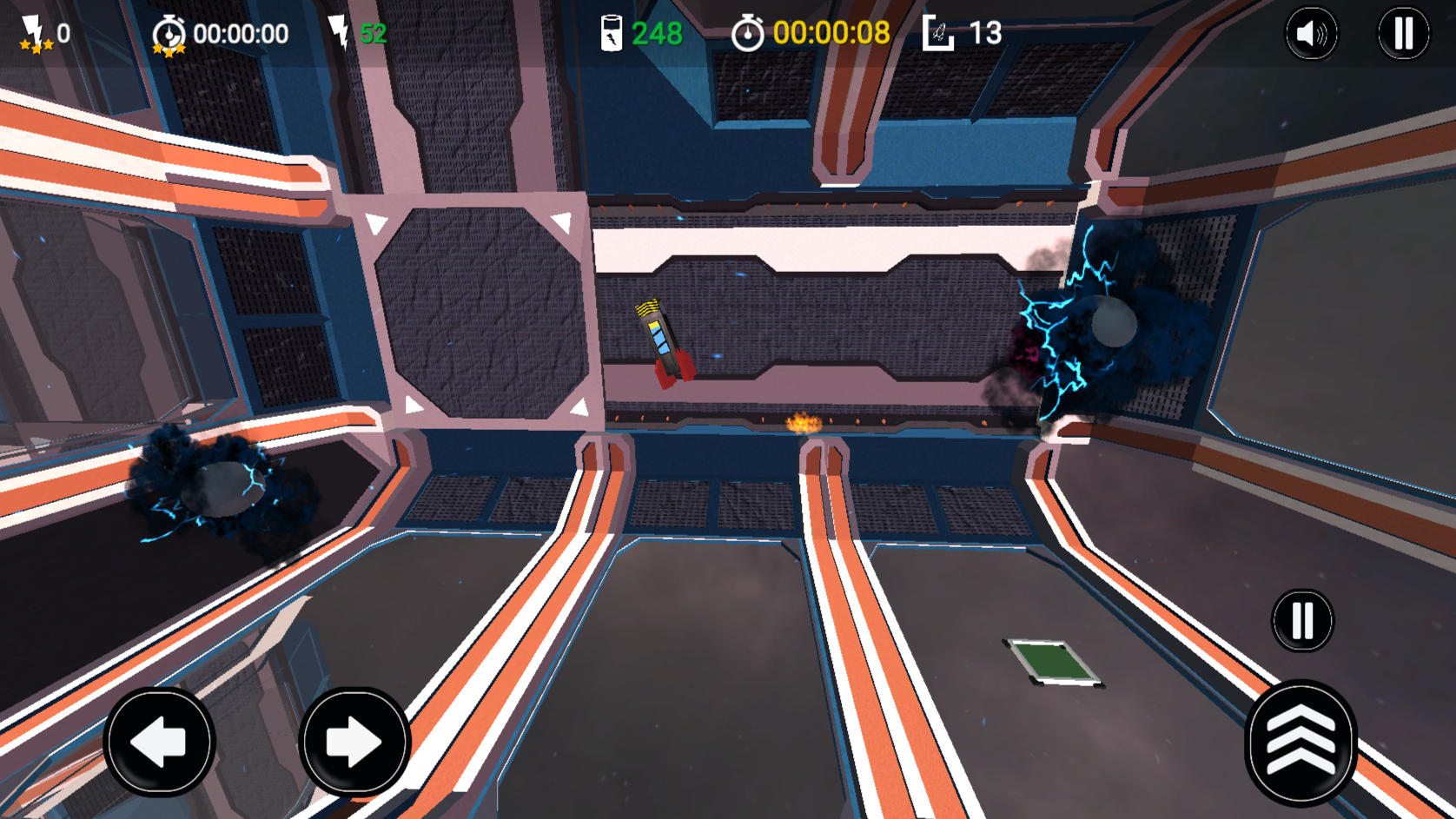
Task: Mute the game sound
Action: [x=1312, y=32]
